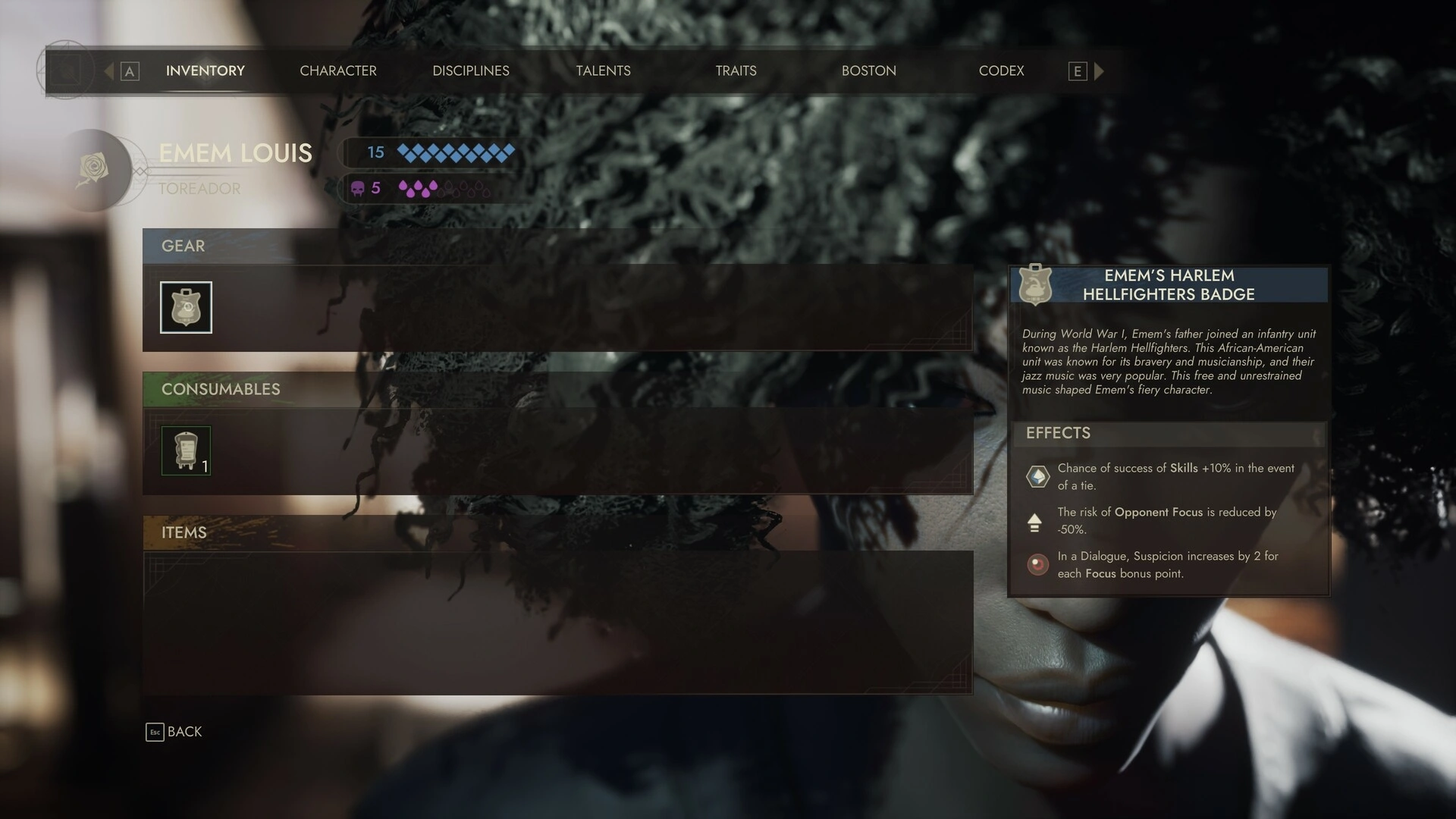Viewport: 1456px width, 819px height.
Task: Click the left arrow previous tab
Action: (x=109, y=71)
